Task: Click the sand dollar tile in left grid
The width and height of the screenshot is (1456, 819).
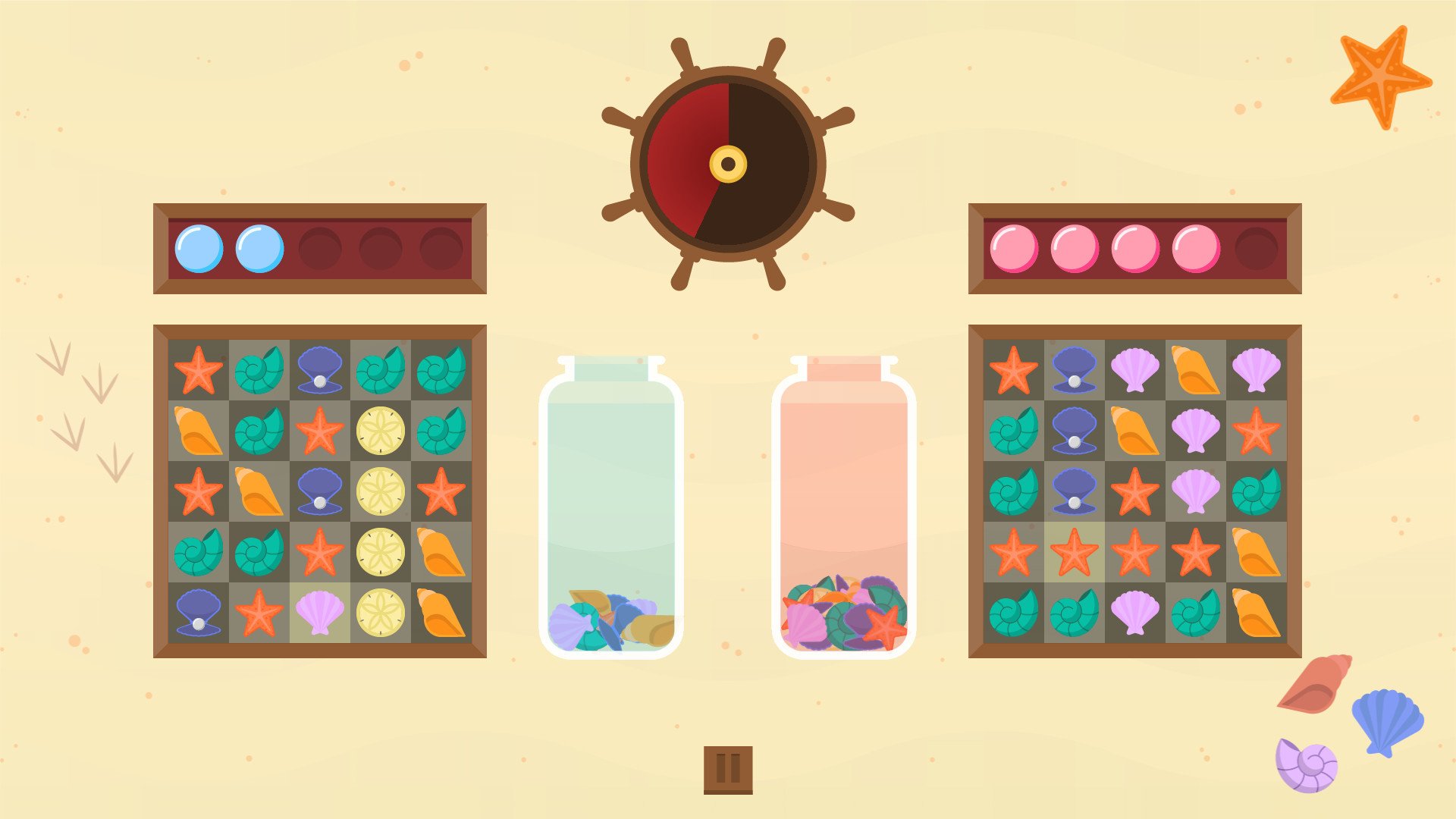Action: coord(381,430)
